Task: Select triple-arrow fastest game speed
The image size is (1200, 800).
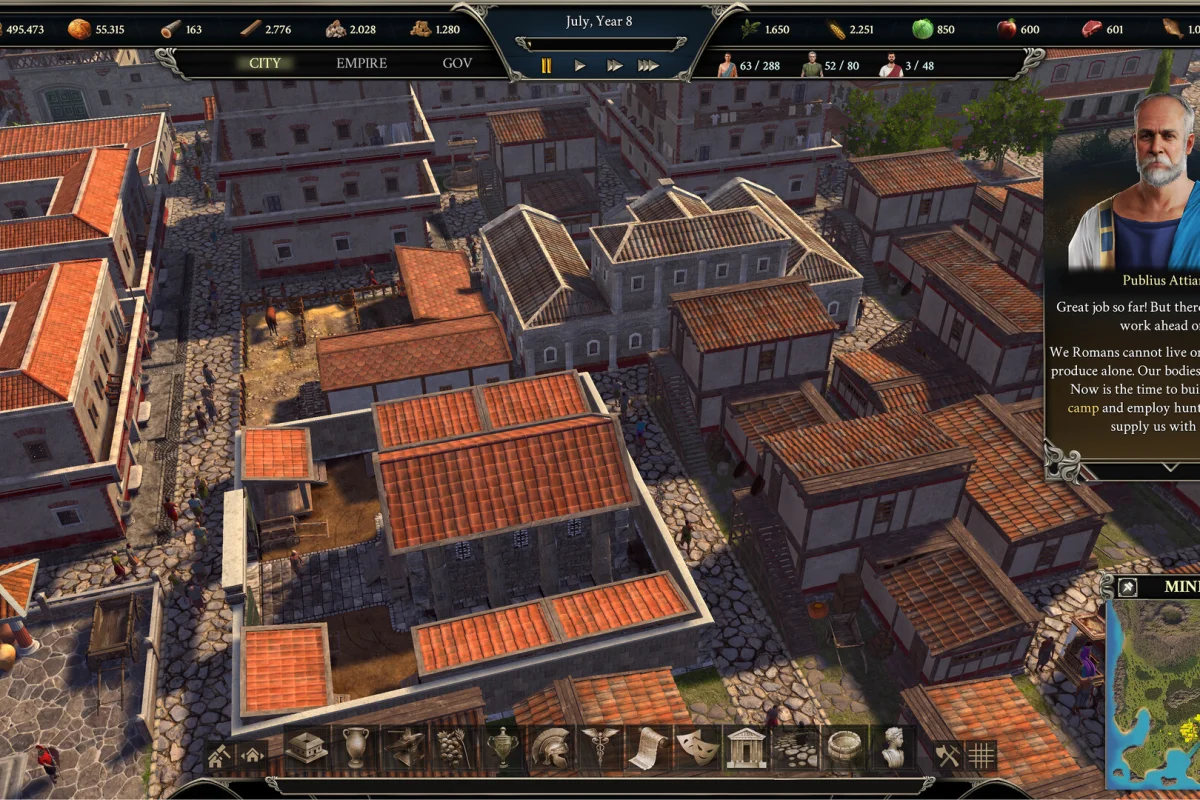Action: [649, 66]
